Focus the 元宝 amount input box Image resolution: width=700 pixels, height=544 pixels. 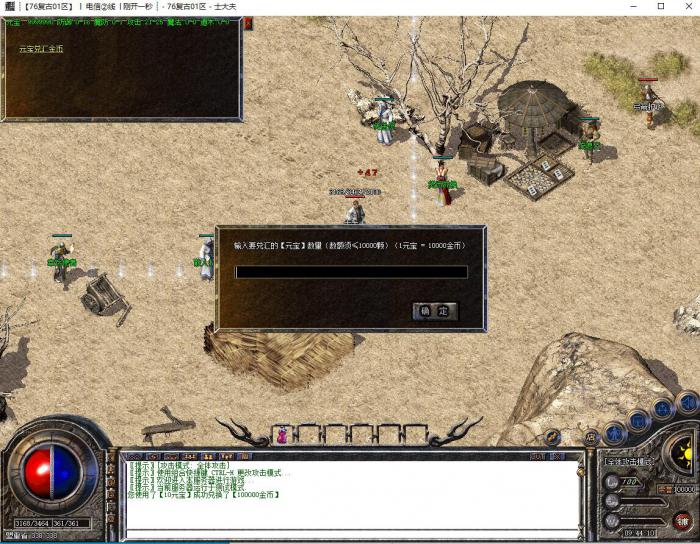click(351, 272)
